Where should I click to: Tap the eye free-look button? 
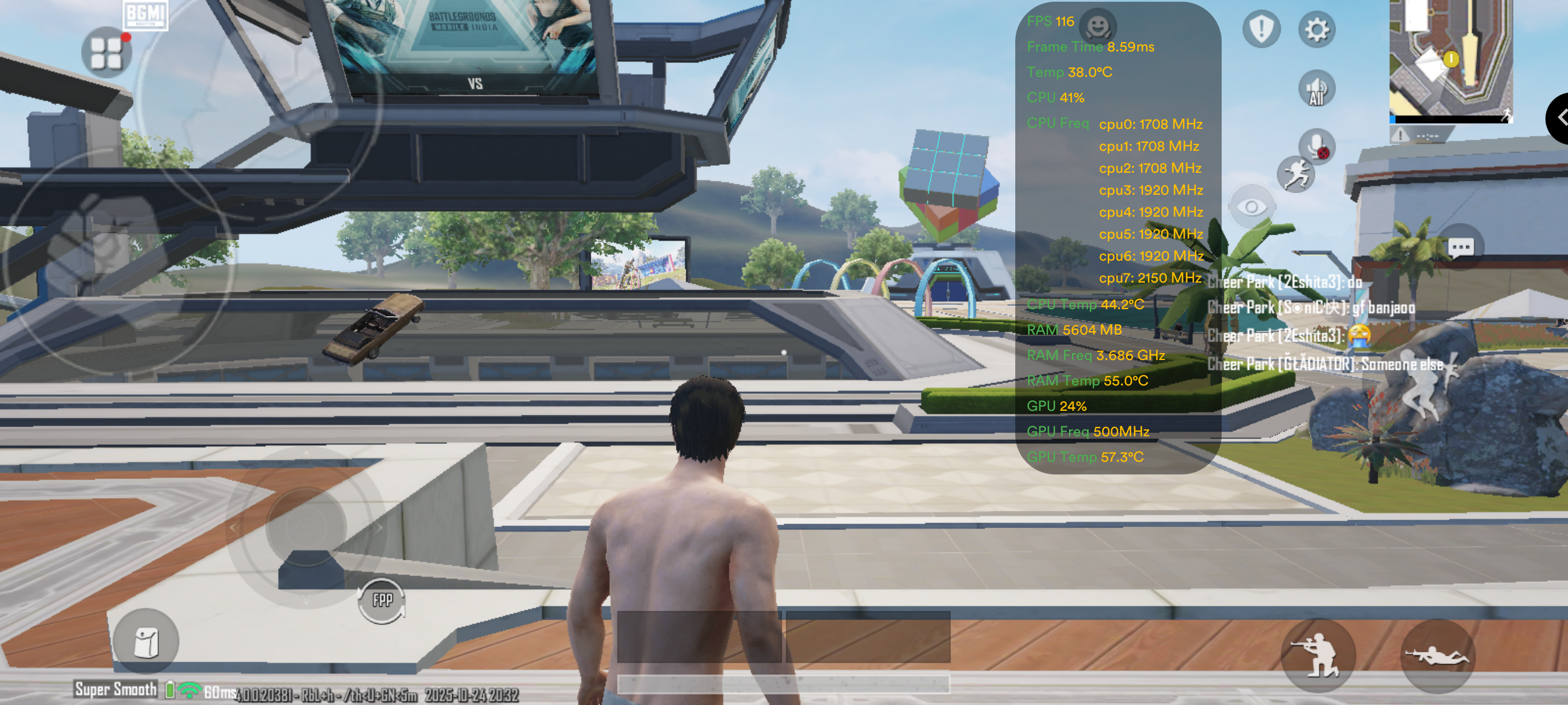pyautogui.click(x=1252, y=207)
